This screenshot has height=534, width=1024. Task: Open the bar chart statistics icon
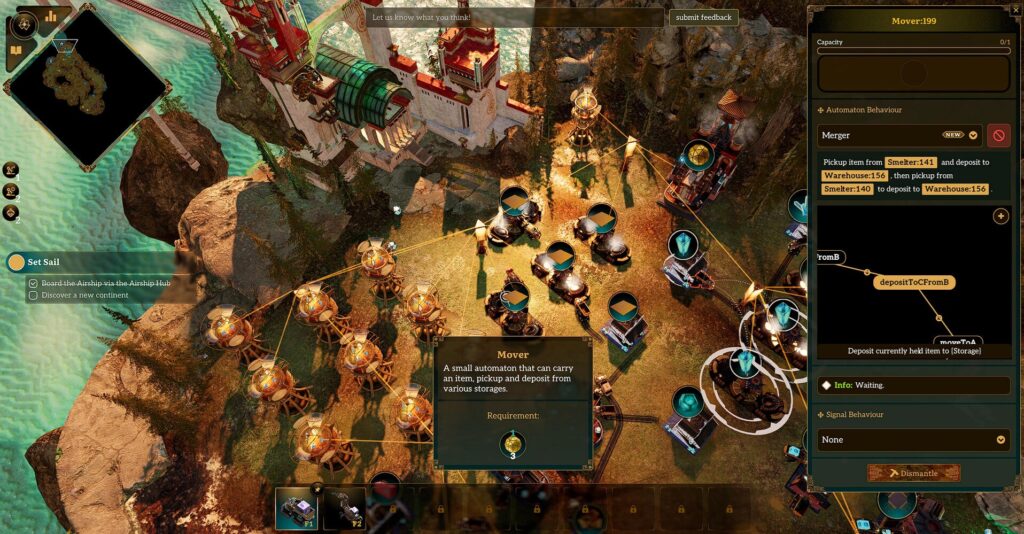click(x=50, y=16)
